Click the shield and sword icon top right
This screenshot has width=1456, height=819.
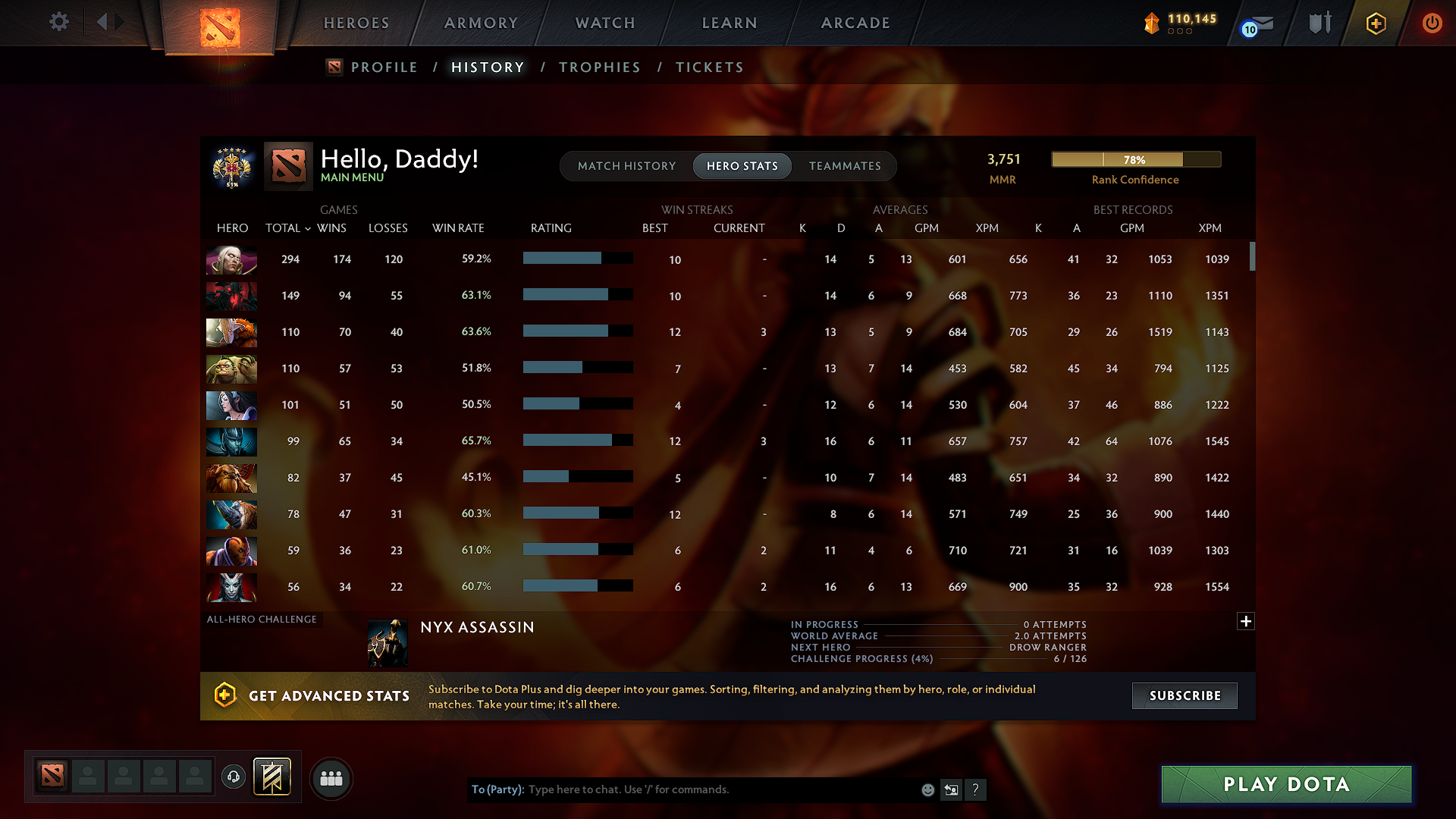click(x=1319, y=23)
